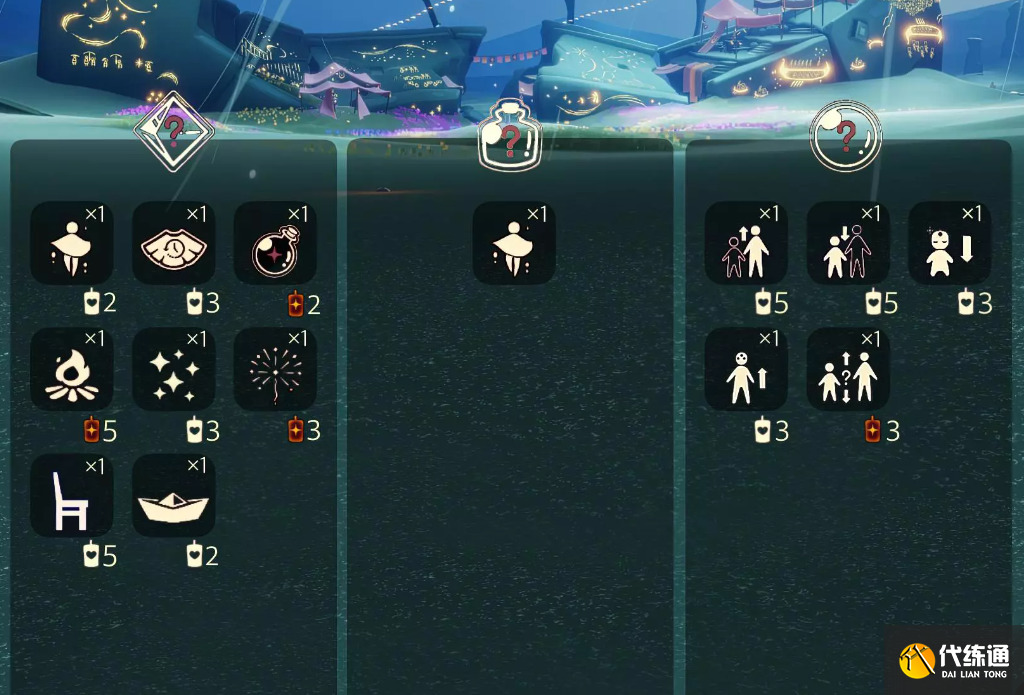
Task: Select the grow taller spell with up arrow
Action: click(x=745, y=369)
